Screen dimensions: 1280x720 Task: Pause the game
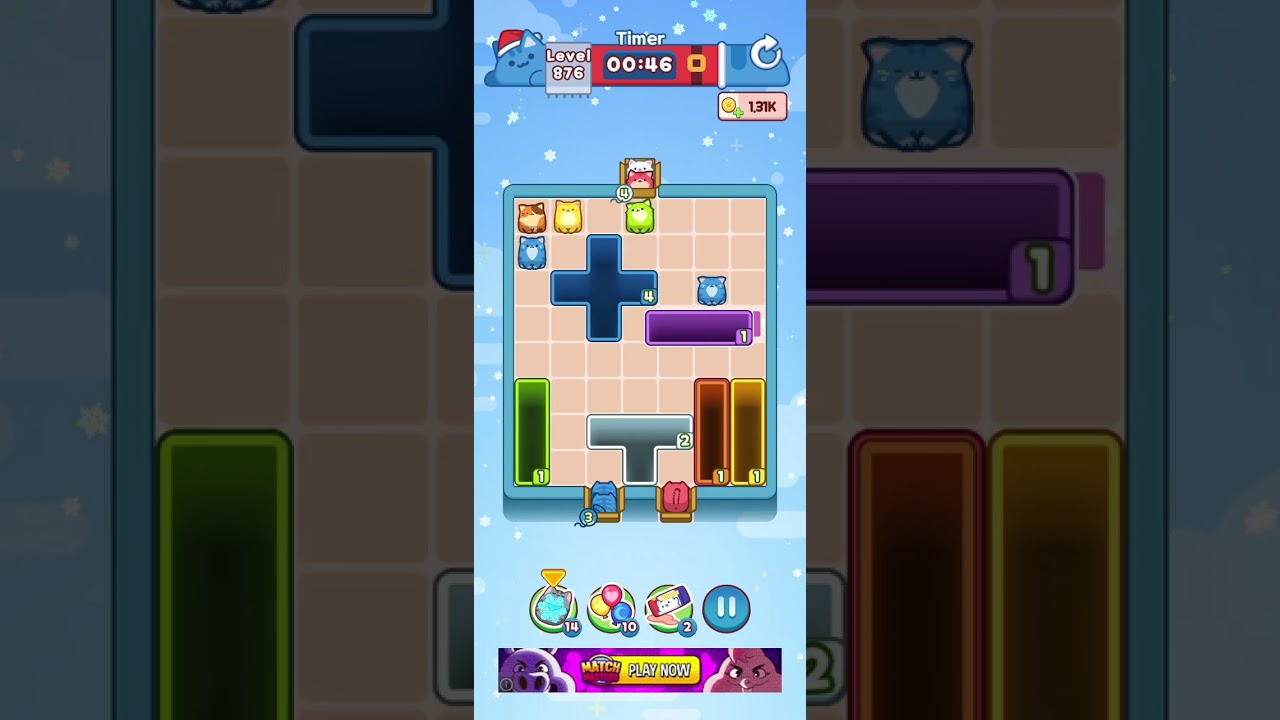click(727, 606)
